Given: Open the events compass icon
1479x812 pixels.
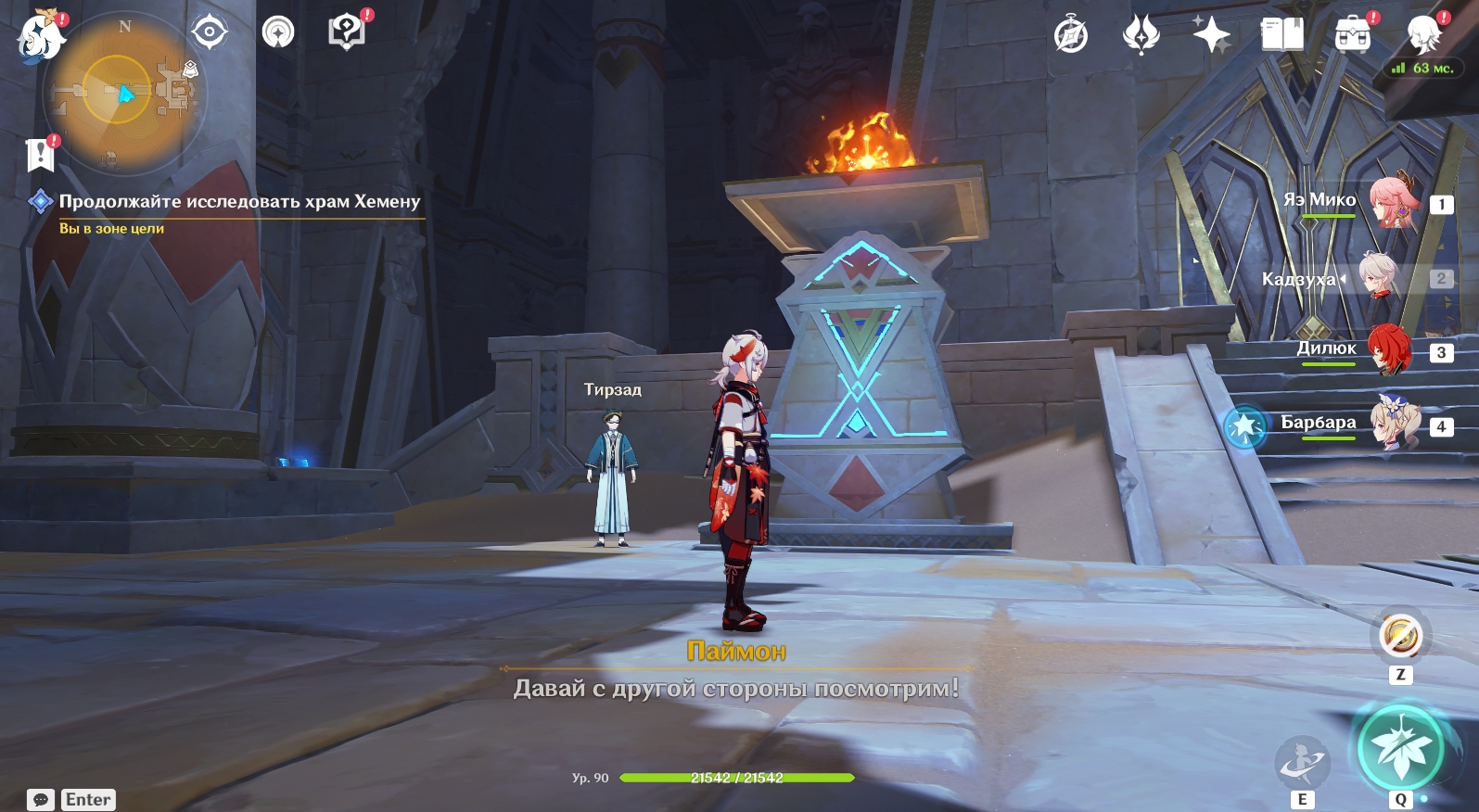Looking at the screenshot, I should (1071, 36).
